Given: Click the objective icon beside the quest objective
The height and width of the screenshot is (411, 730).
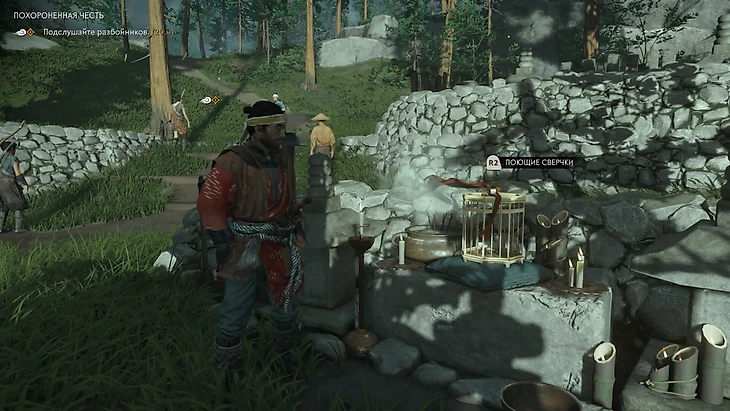Looking at the screenshot, I should tap(25, 32).
